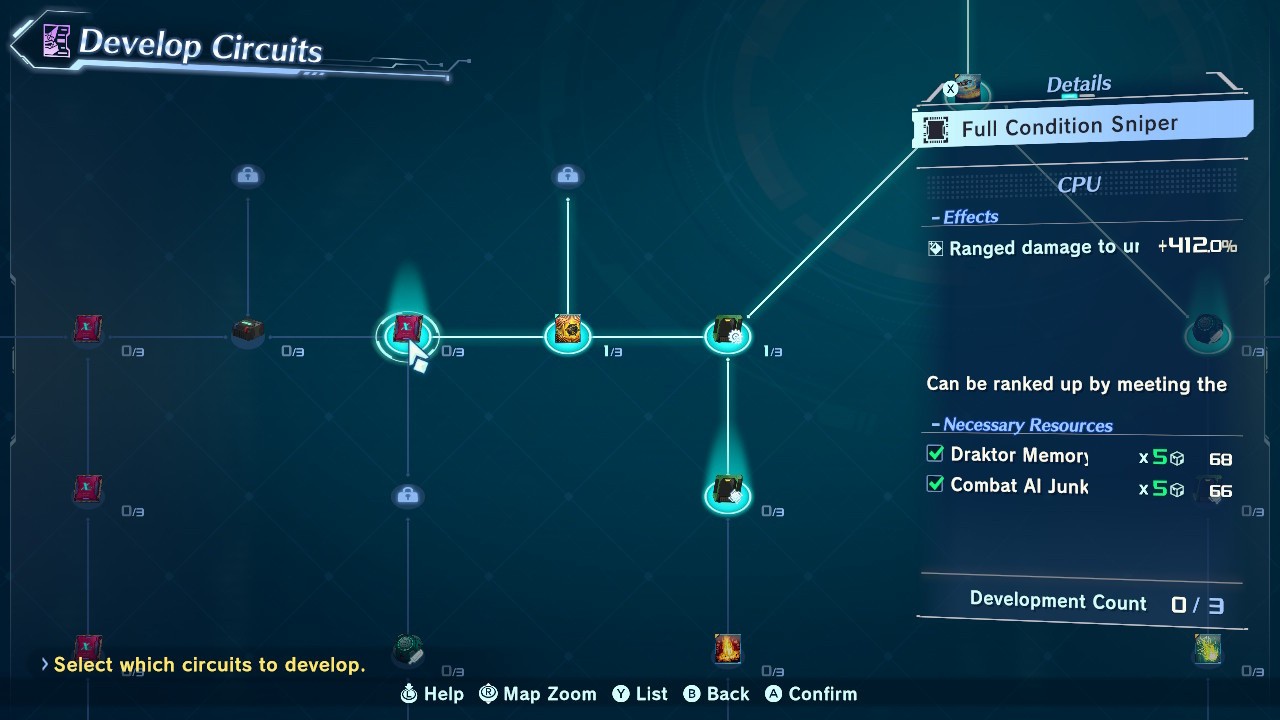
Task: Select the black box circuit node
Action: click(247, 330)
